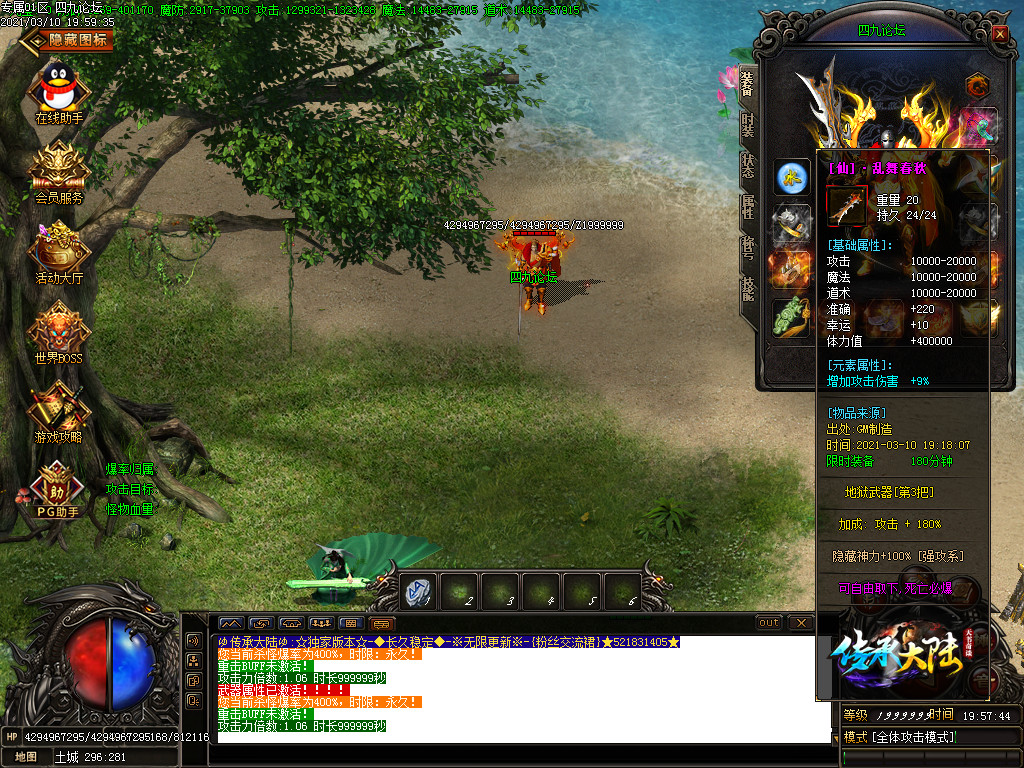Viewport: 1024px width, 768px height.
Task: Close the character equipment window
Action: (x=1000, y=33)
